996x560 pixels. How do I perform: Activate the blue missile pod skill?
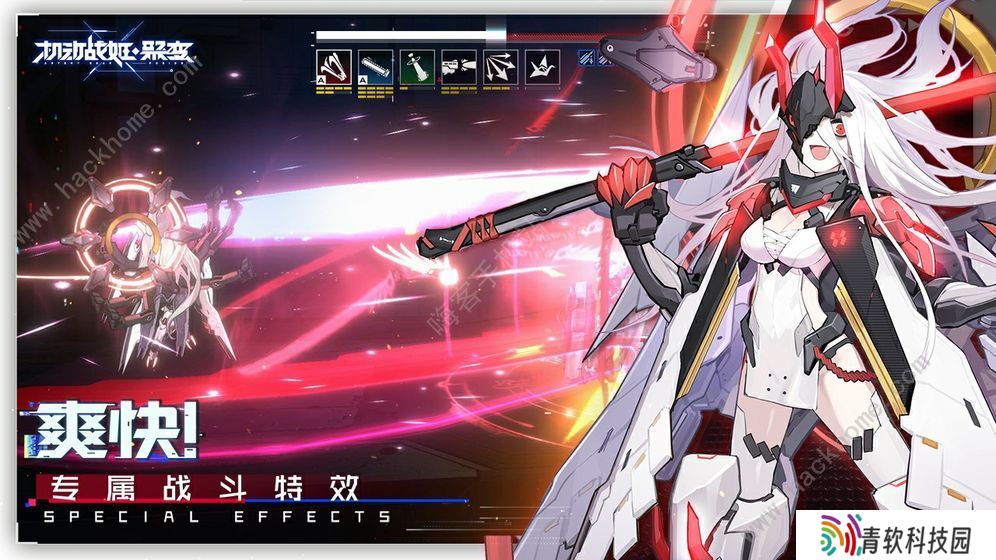tap(376, 67)
